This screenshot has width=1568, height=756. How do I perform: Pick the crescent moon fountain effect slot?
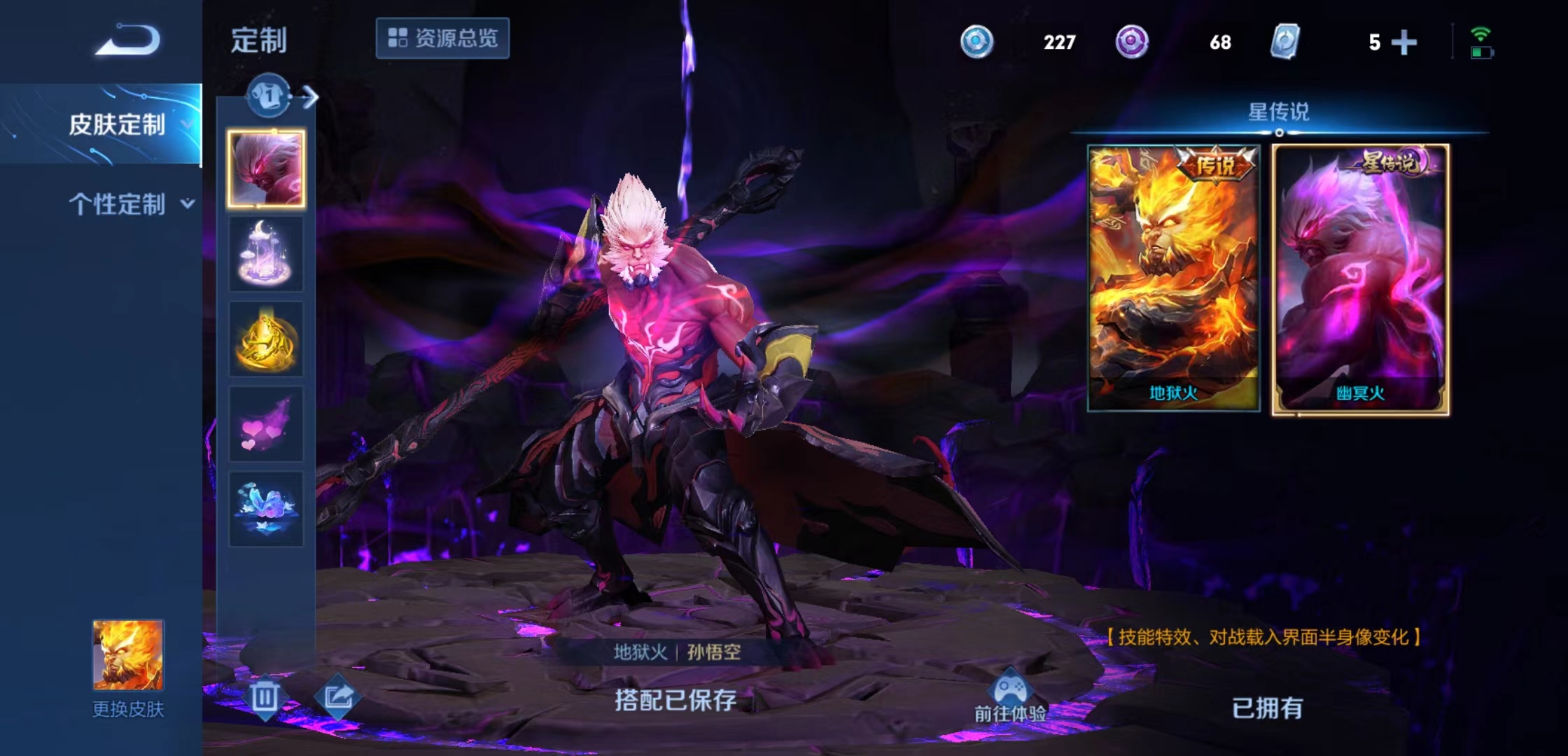point(266,254)
